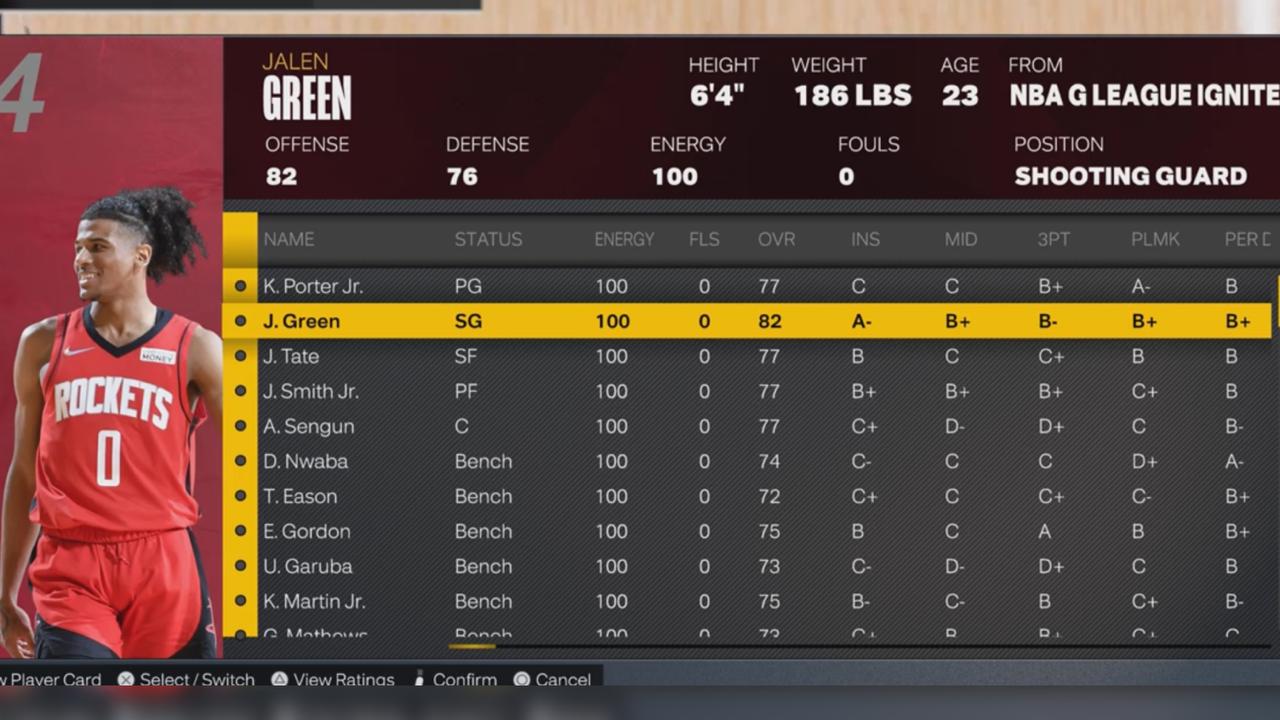The image size is (1280, 720).
Task: Click the 3PT column header
Action: tap(1055, 239)
